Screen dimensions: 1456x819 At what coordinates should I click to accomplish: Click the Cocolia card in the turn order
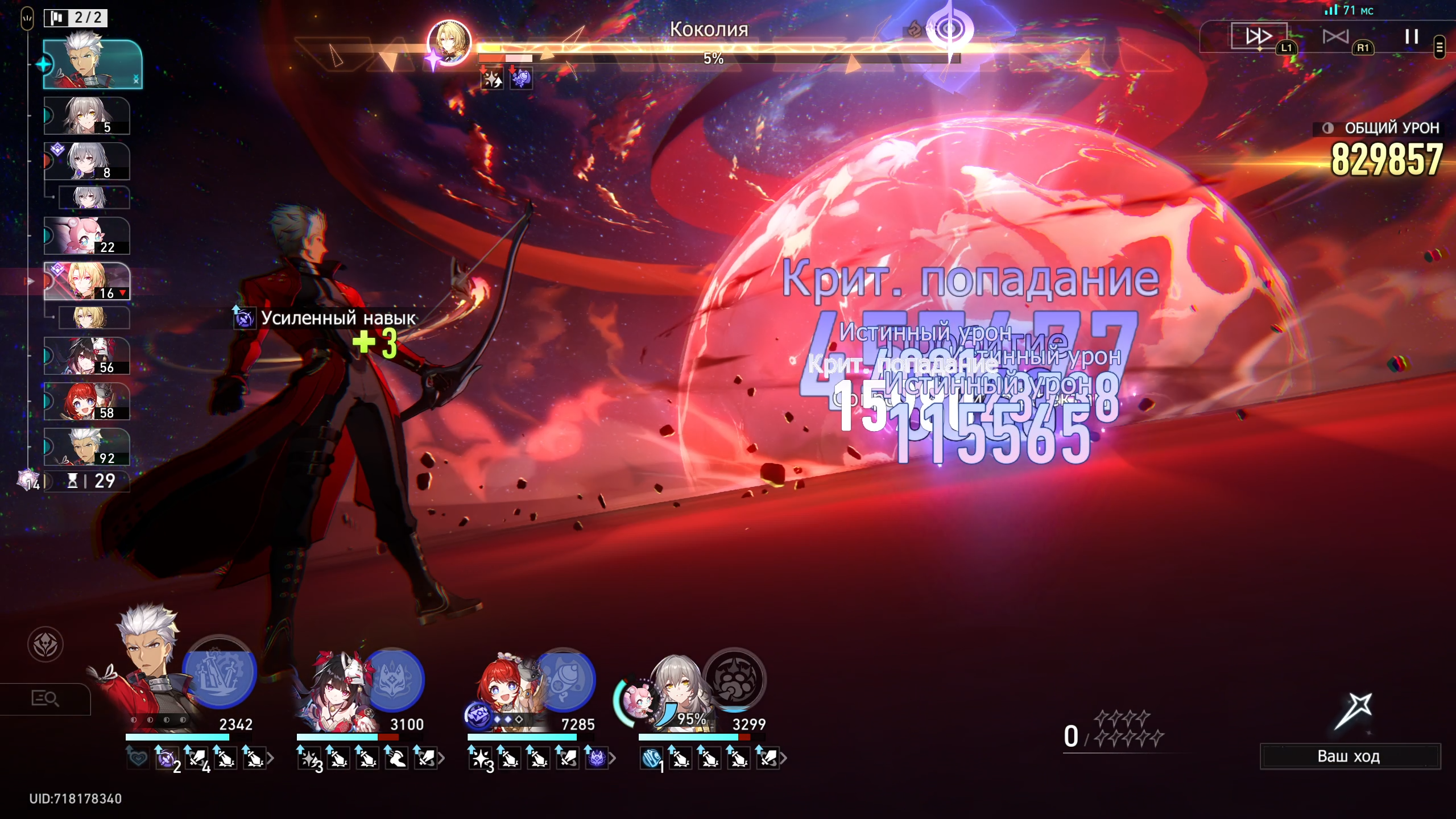click(87, 281)
